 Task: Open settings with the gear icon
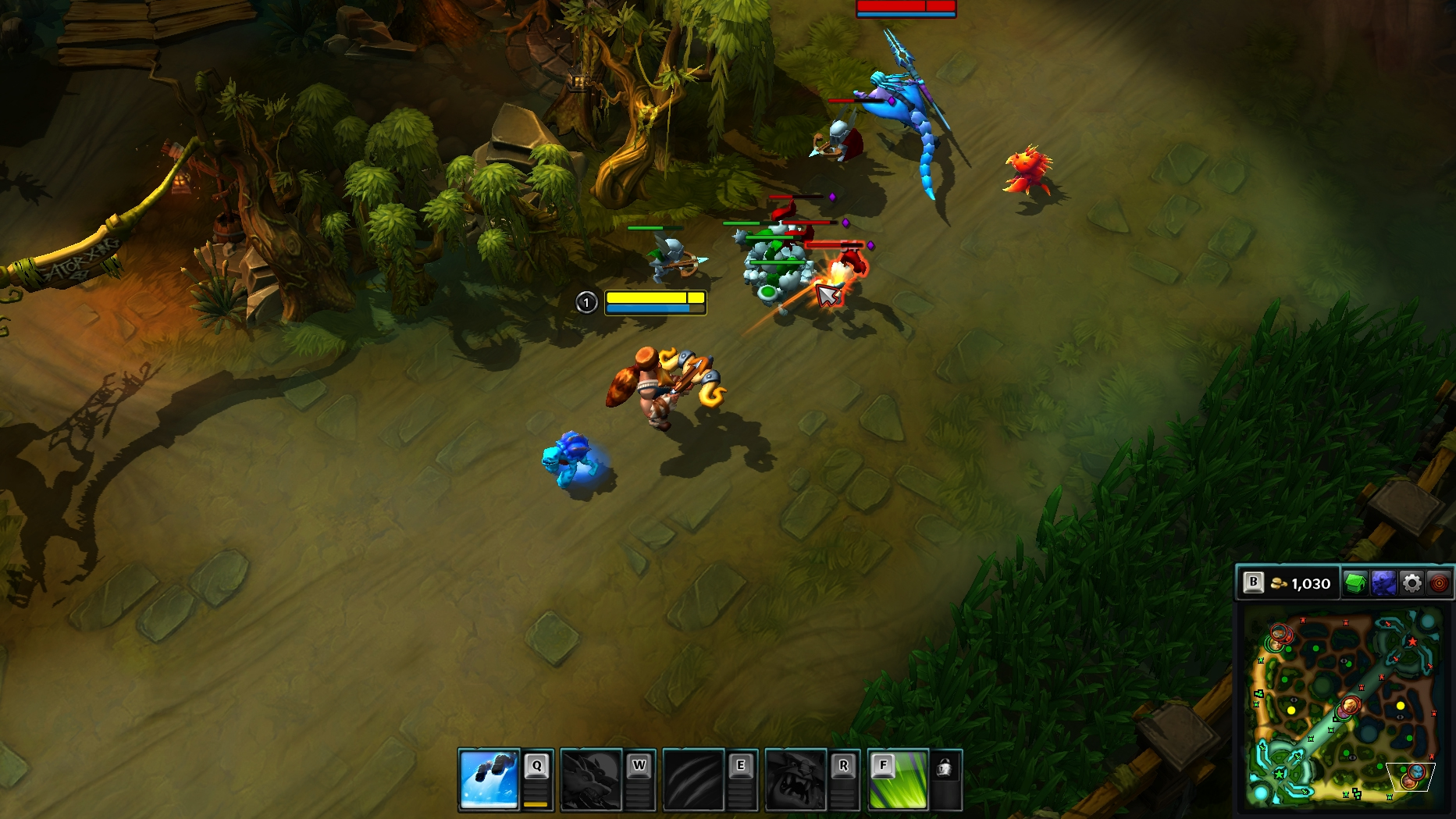tap(1412, 583)
